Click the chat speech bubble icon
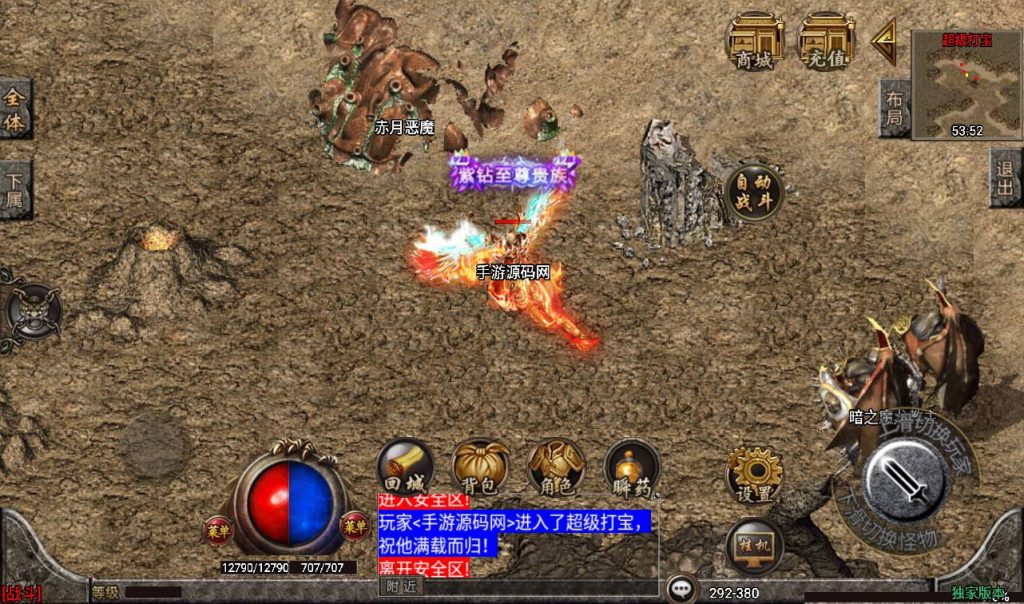Image resolution: width=1024 pixels, height=604 pixels. tap(683, 589)
